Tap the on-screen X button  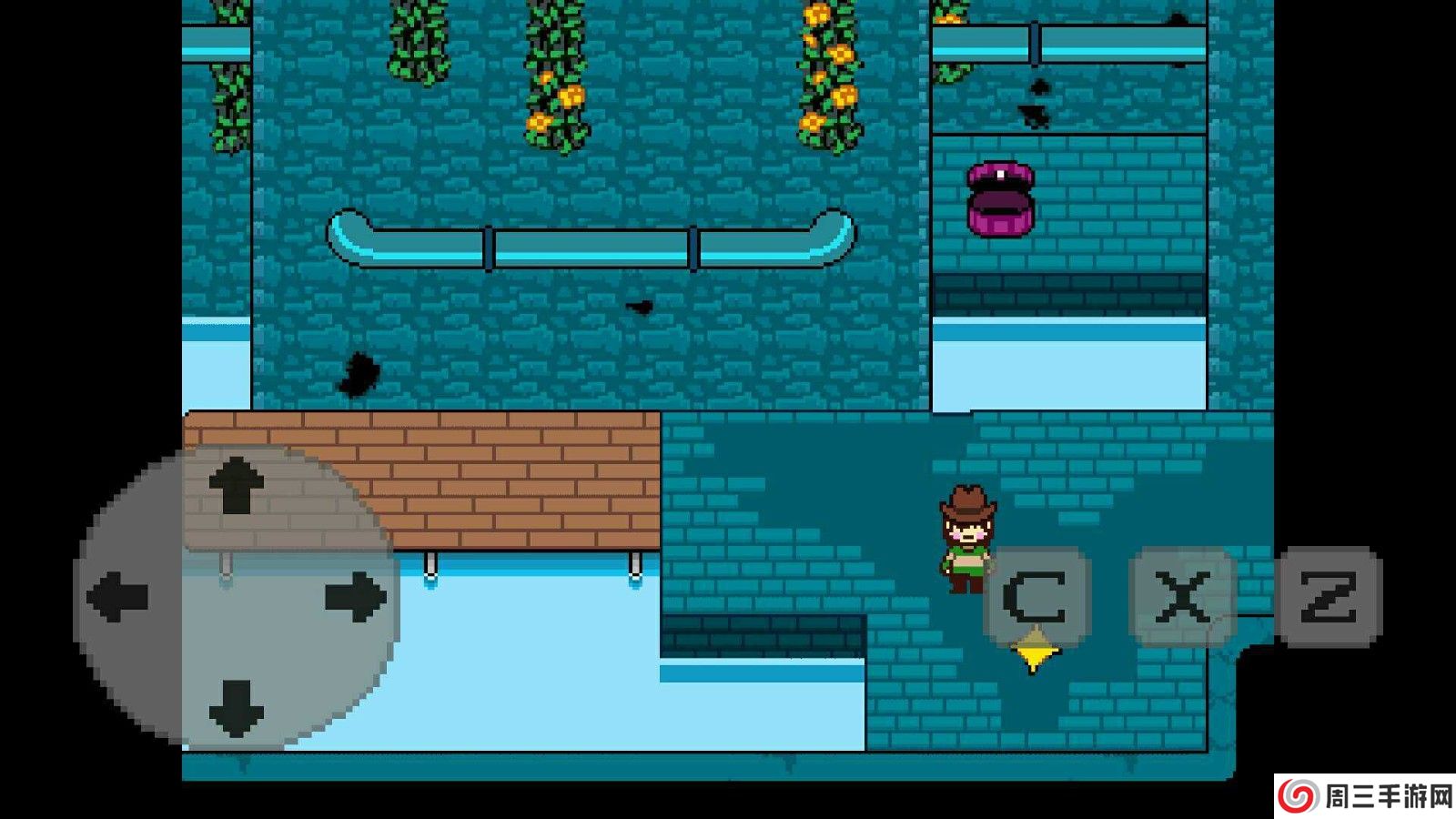pos(1182,597)
